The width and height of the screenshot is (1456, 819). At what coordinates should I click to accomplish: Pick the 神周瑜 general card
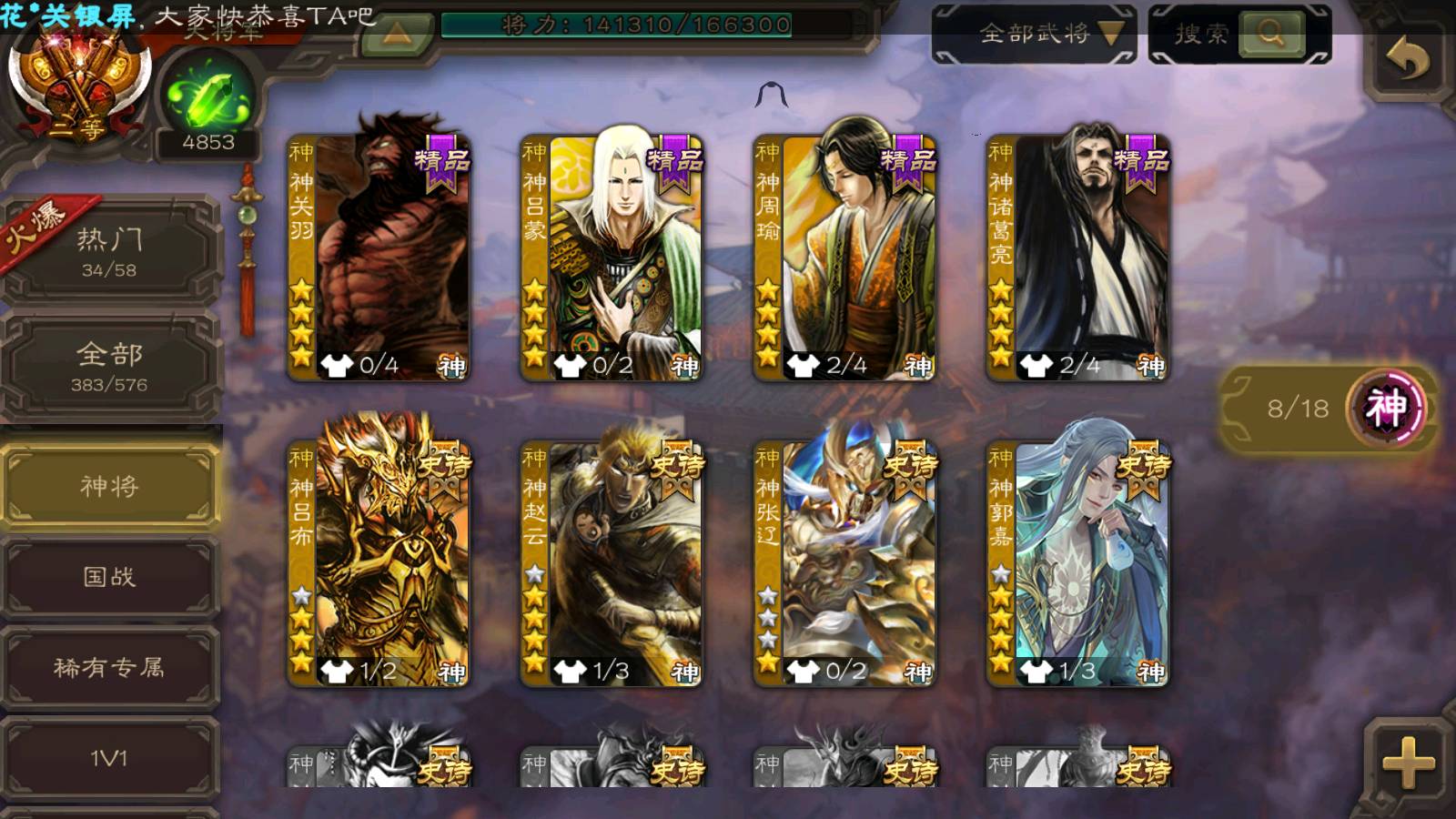(x=844, y=258)
